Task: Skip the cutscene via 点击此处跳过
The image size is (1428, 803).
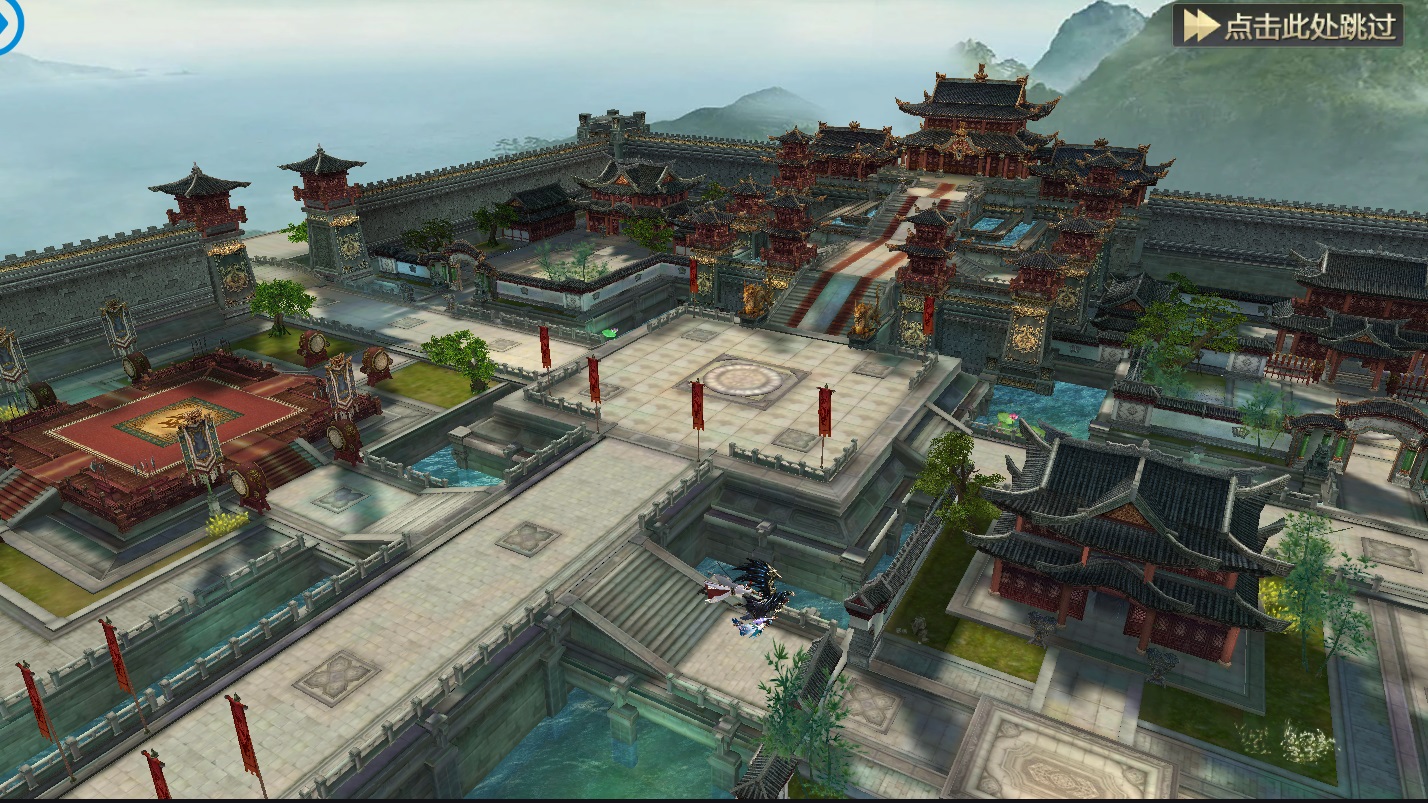Action: [x=1288, y=26]
